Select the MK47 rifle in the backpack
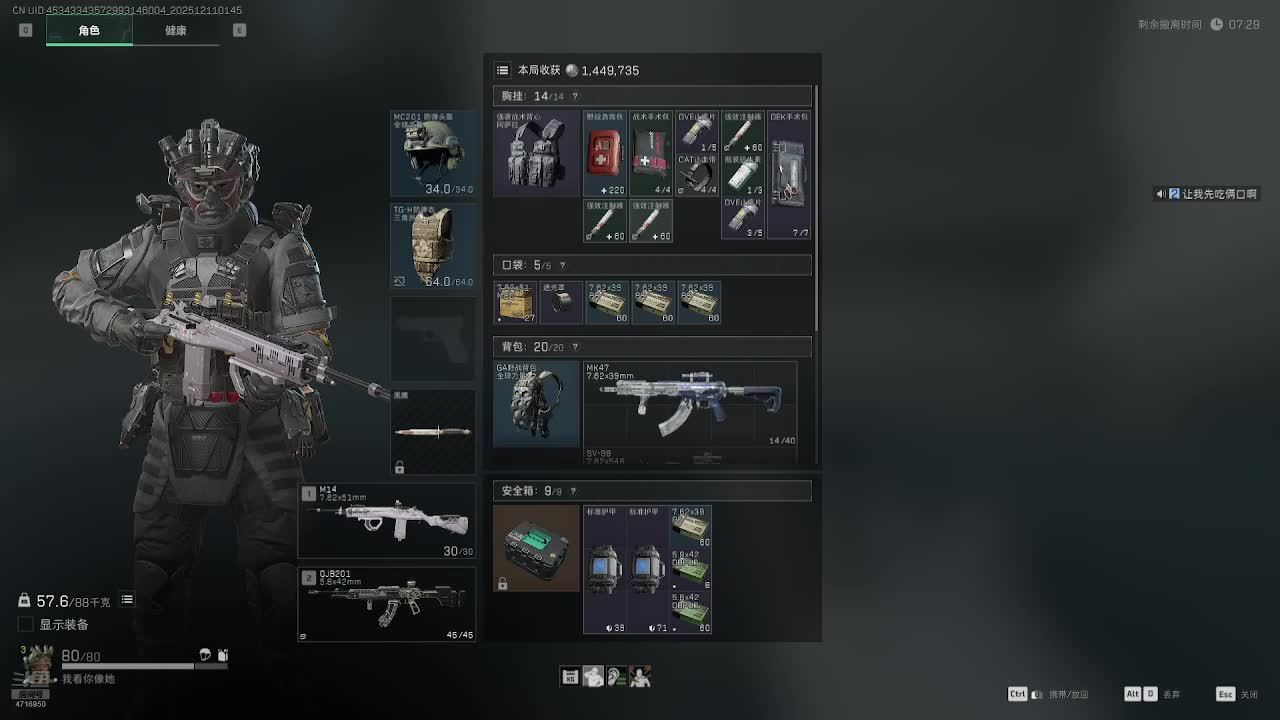1280x720 pixels. point(690,404)
